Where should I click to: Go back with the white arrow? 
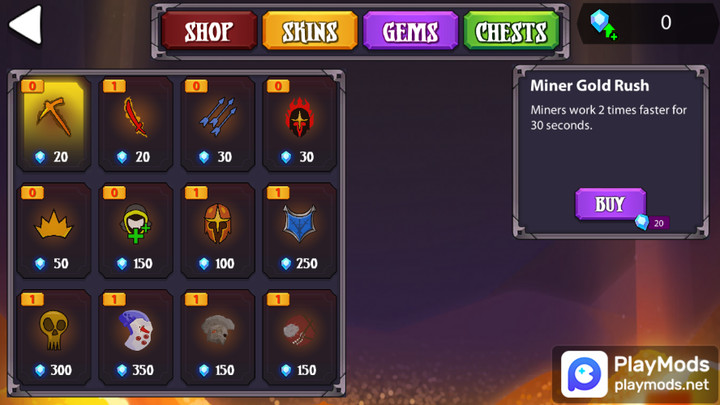[x=27, y=25]
